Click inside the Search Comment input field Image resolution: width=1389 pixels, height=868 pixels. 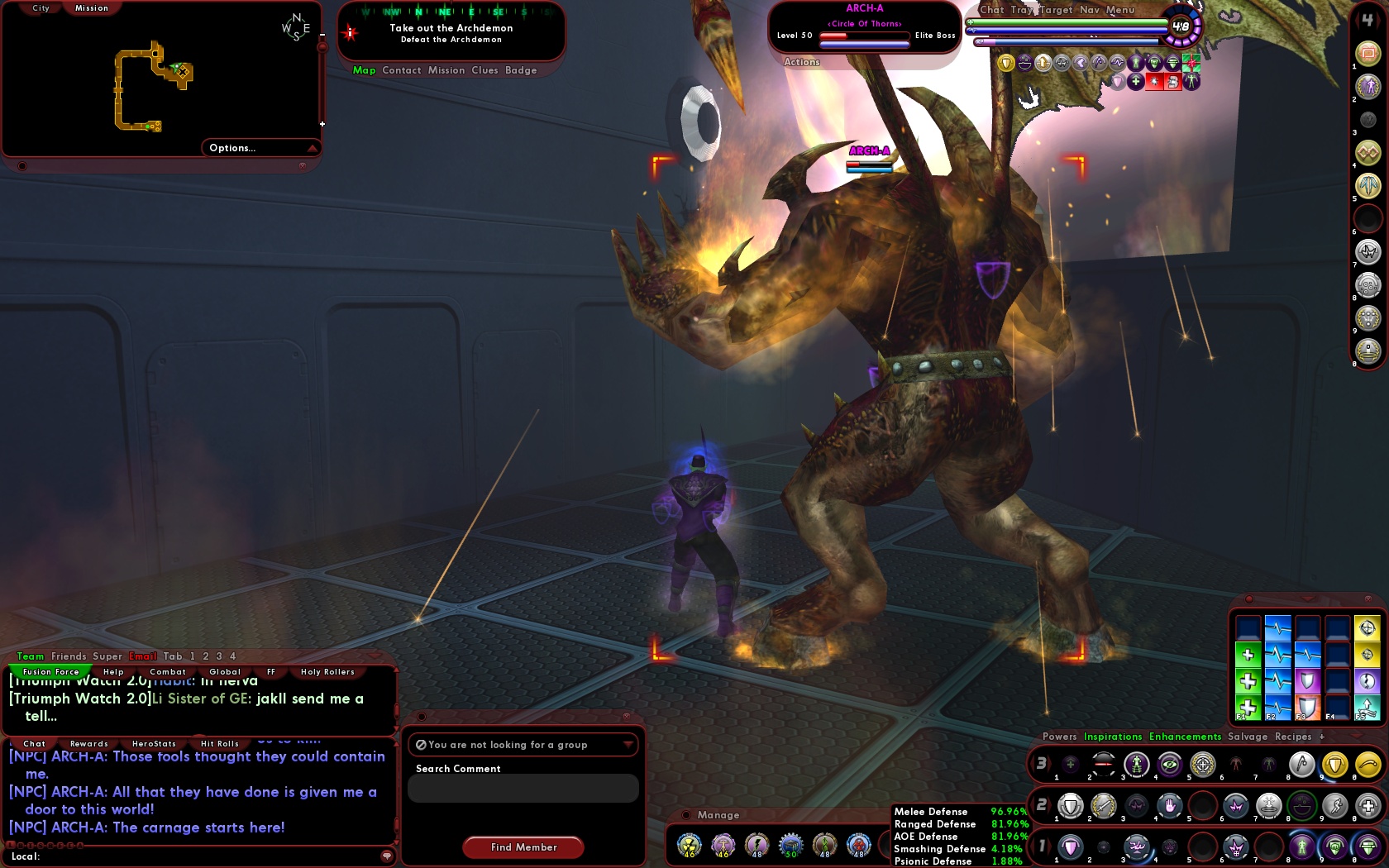523,788
